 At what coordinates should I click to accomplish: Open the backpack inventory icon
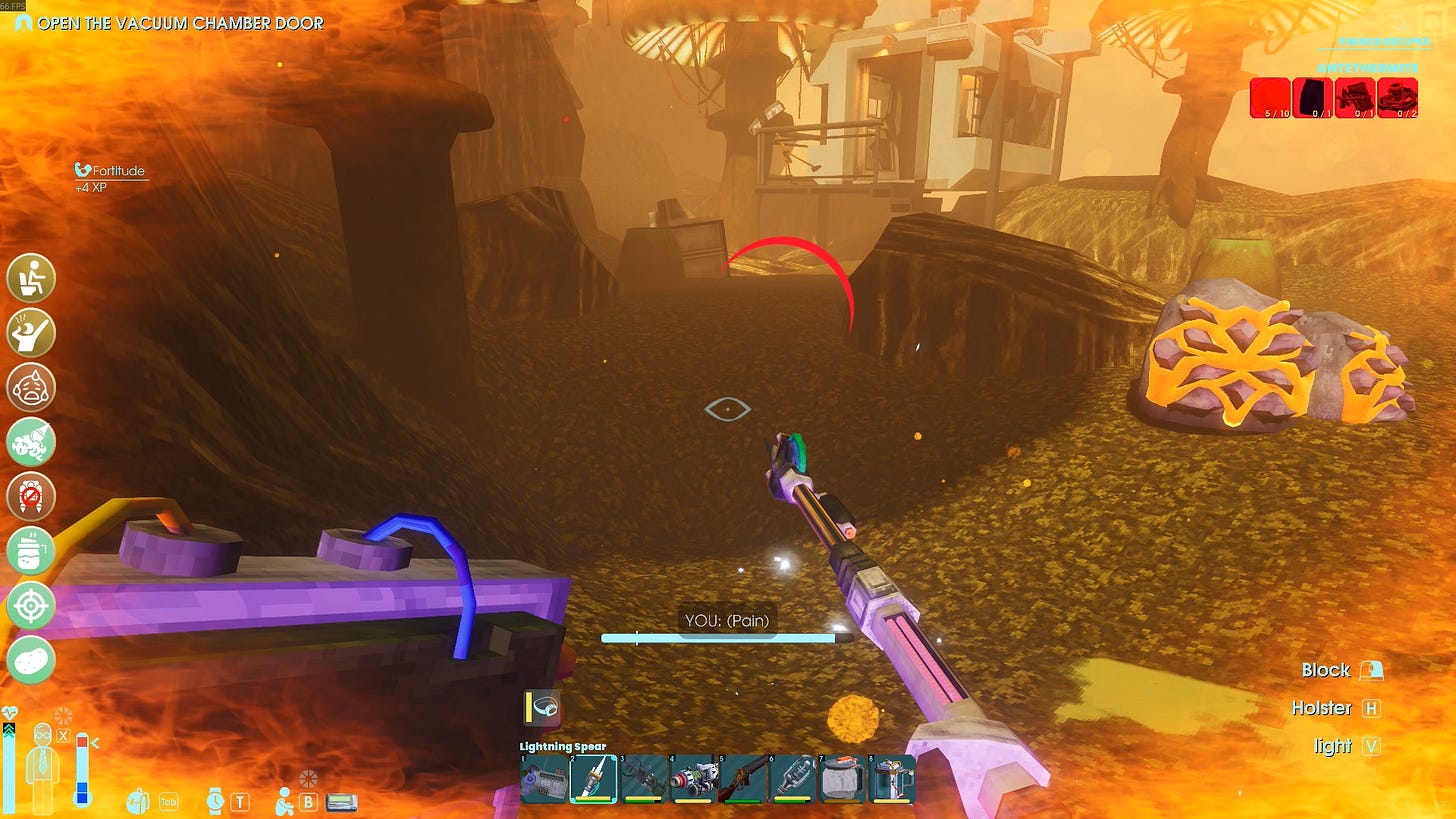[138, 800]
